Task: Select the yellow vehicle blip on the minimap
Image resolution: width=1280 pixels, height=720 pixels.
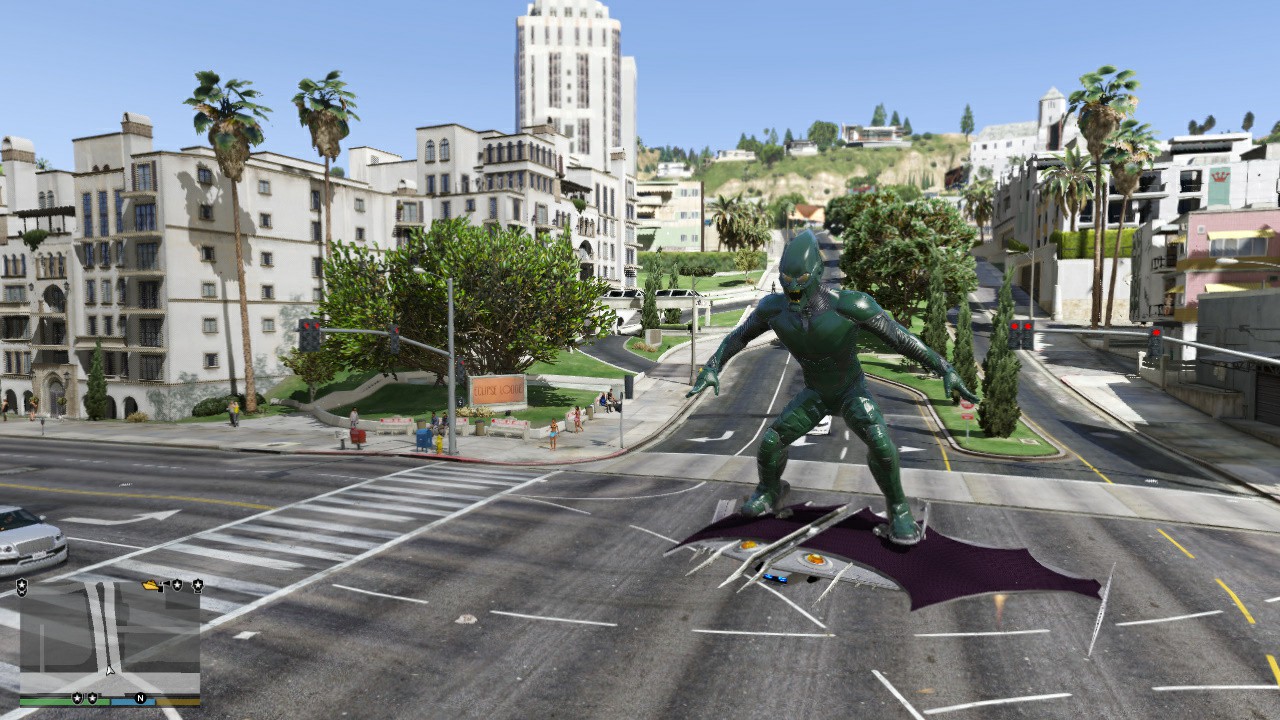Action: click(x=151, y=586)
